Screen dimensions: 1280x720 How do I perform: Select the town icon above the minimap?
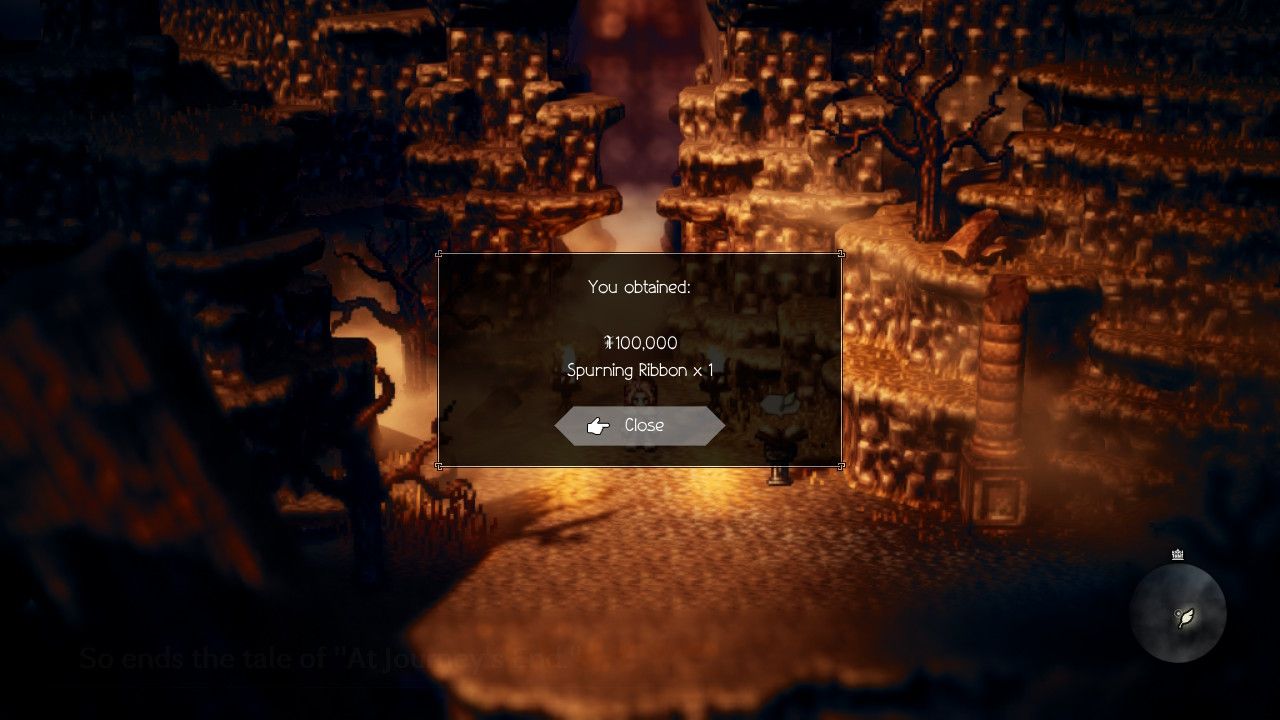(x=1178, y=553)
